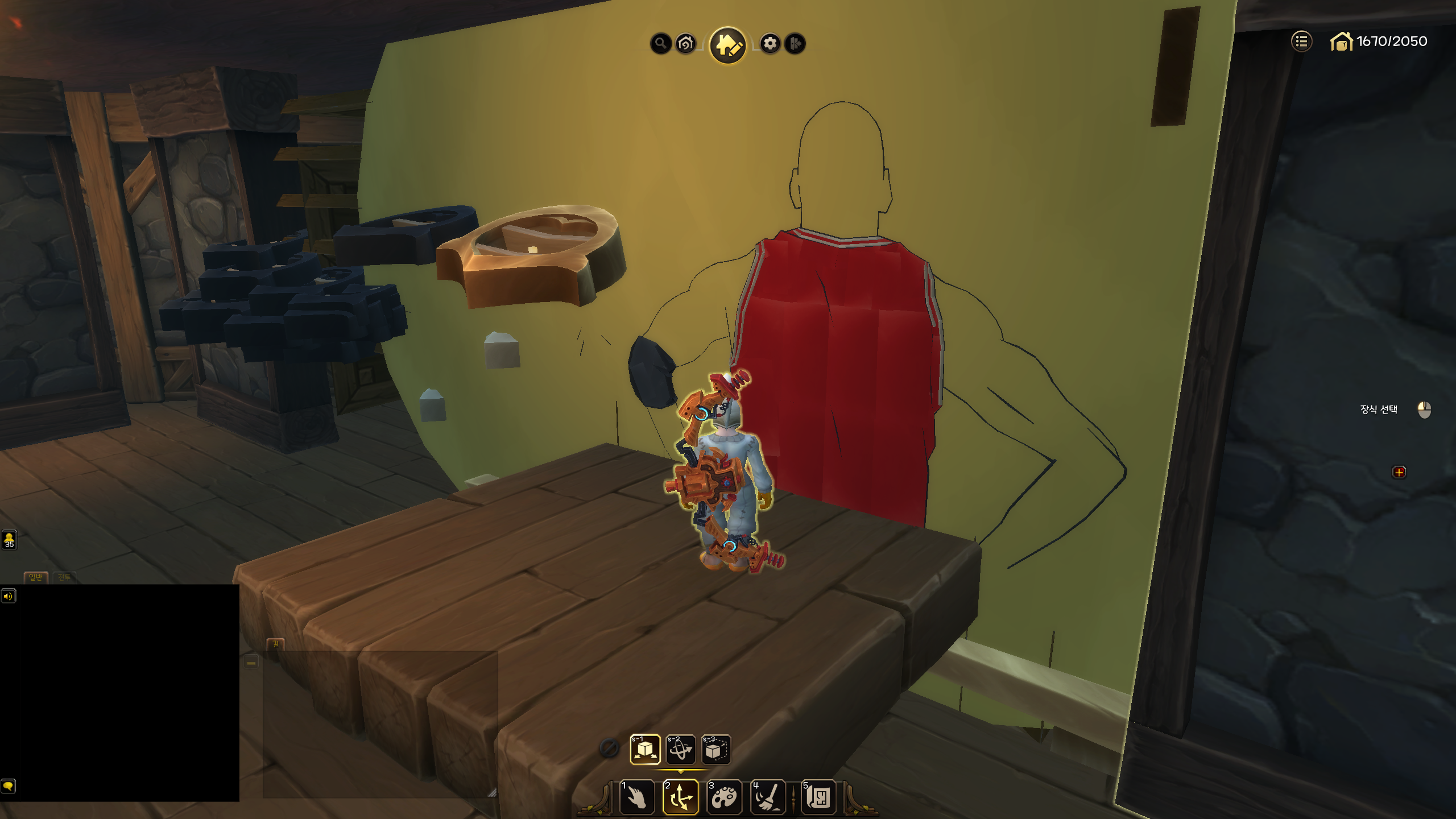Image resolution: width=1456 pixels, height=819 pixels.
Task: Choose the cube move submode
Action: click(x=645, y=749)
